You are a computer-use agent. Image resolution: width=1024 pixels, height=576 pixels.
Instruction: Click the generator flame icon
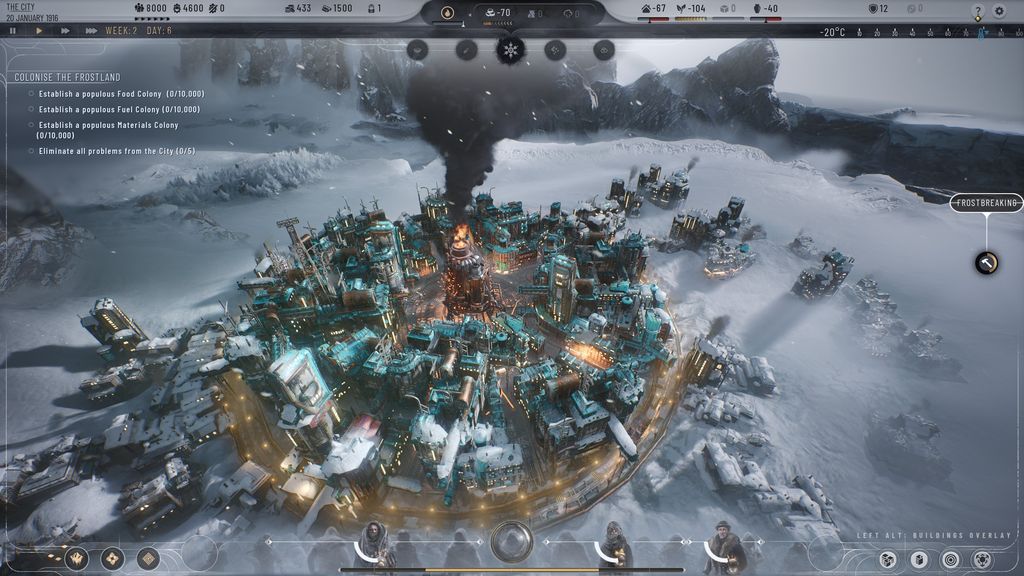(x=448, y=13)
